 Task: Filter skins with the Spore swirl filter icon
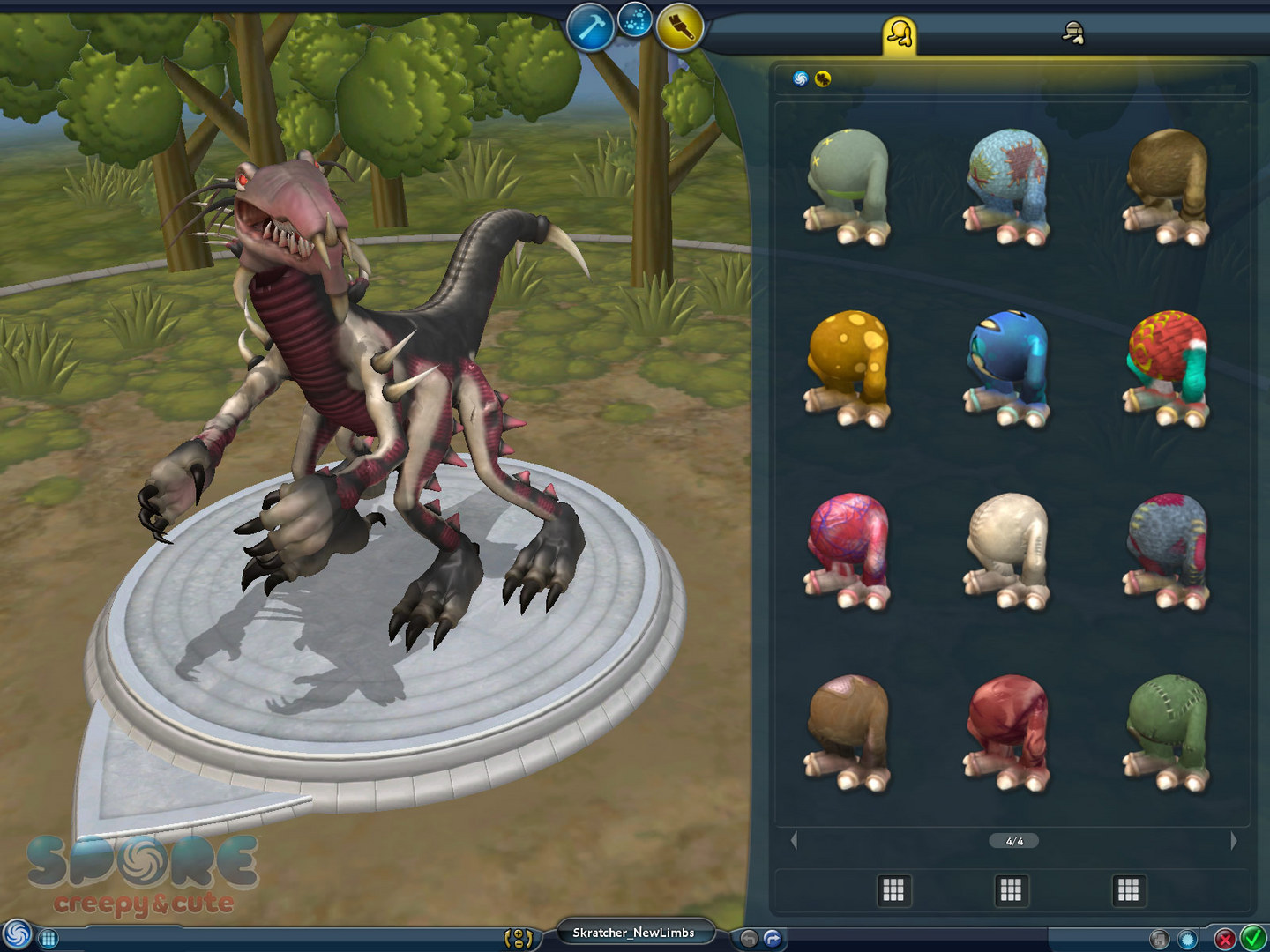[801, 78]
